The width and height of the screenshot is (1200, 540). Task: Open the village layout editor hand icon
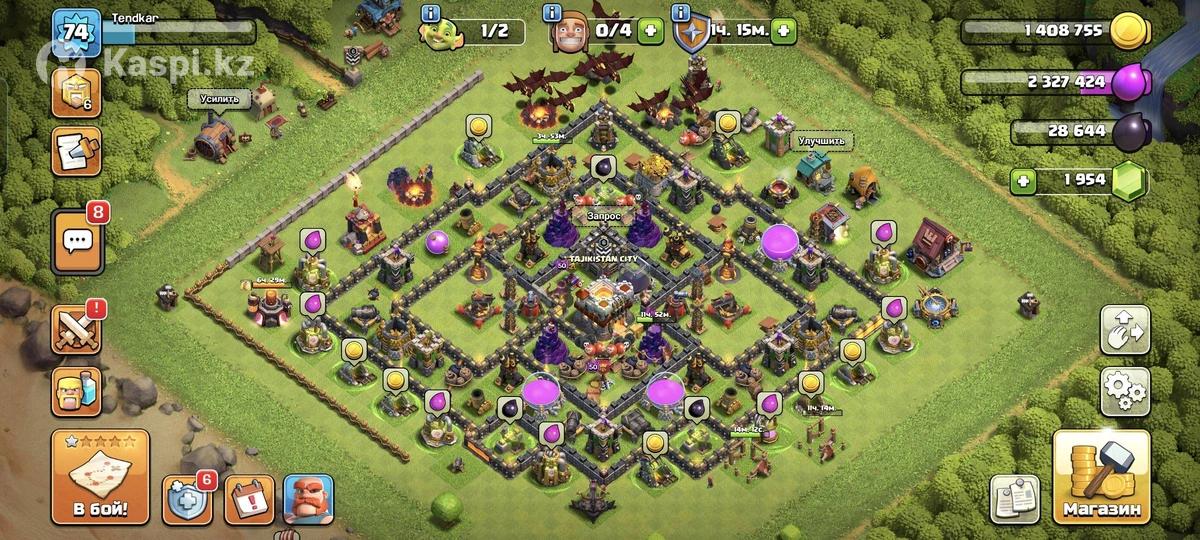[x=1125, y=331]
